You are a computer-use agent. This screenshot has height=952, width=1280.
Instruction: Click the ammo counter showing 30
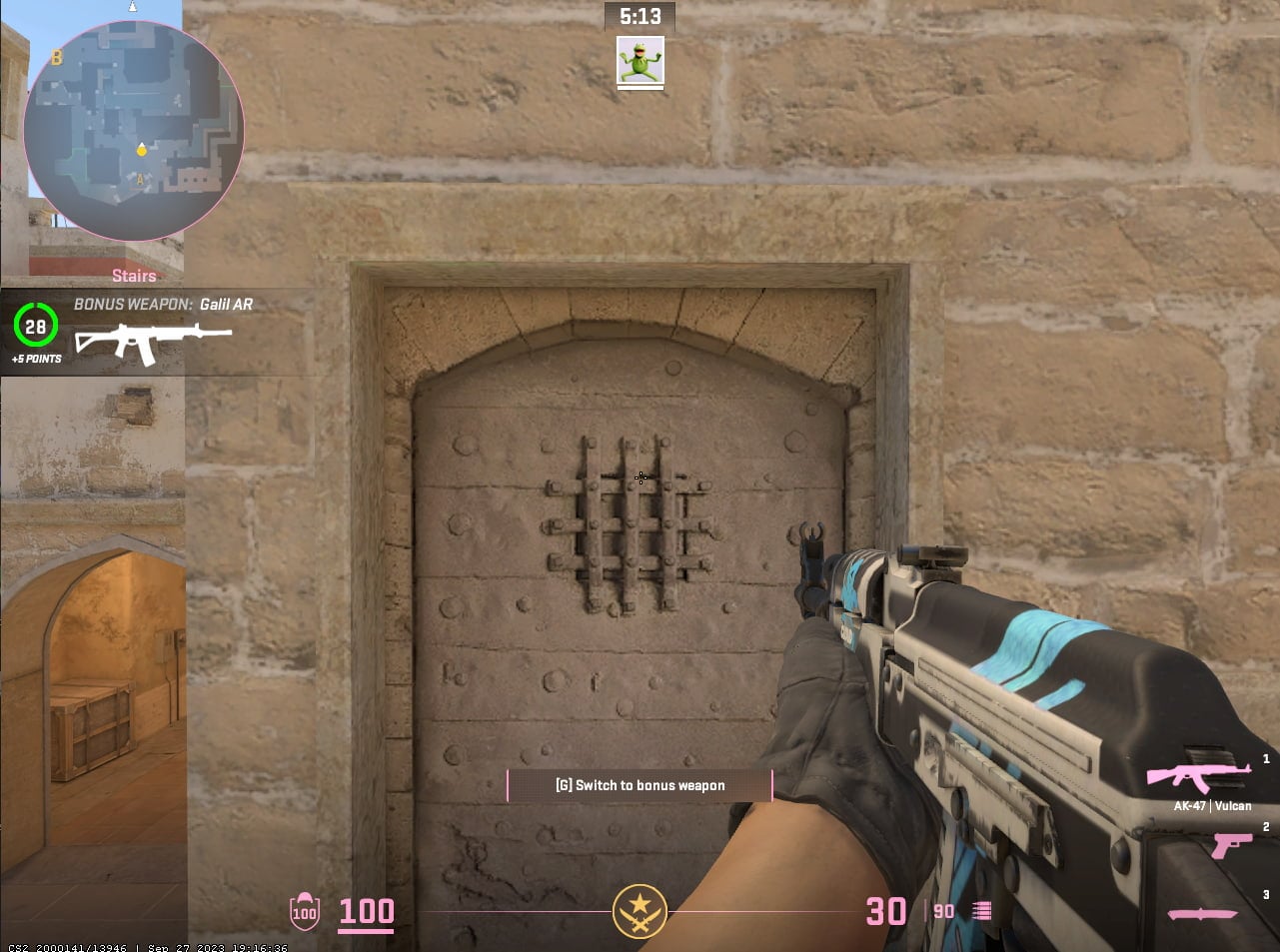click(883, 911)
